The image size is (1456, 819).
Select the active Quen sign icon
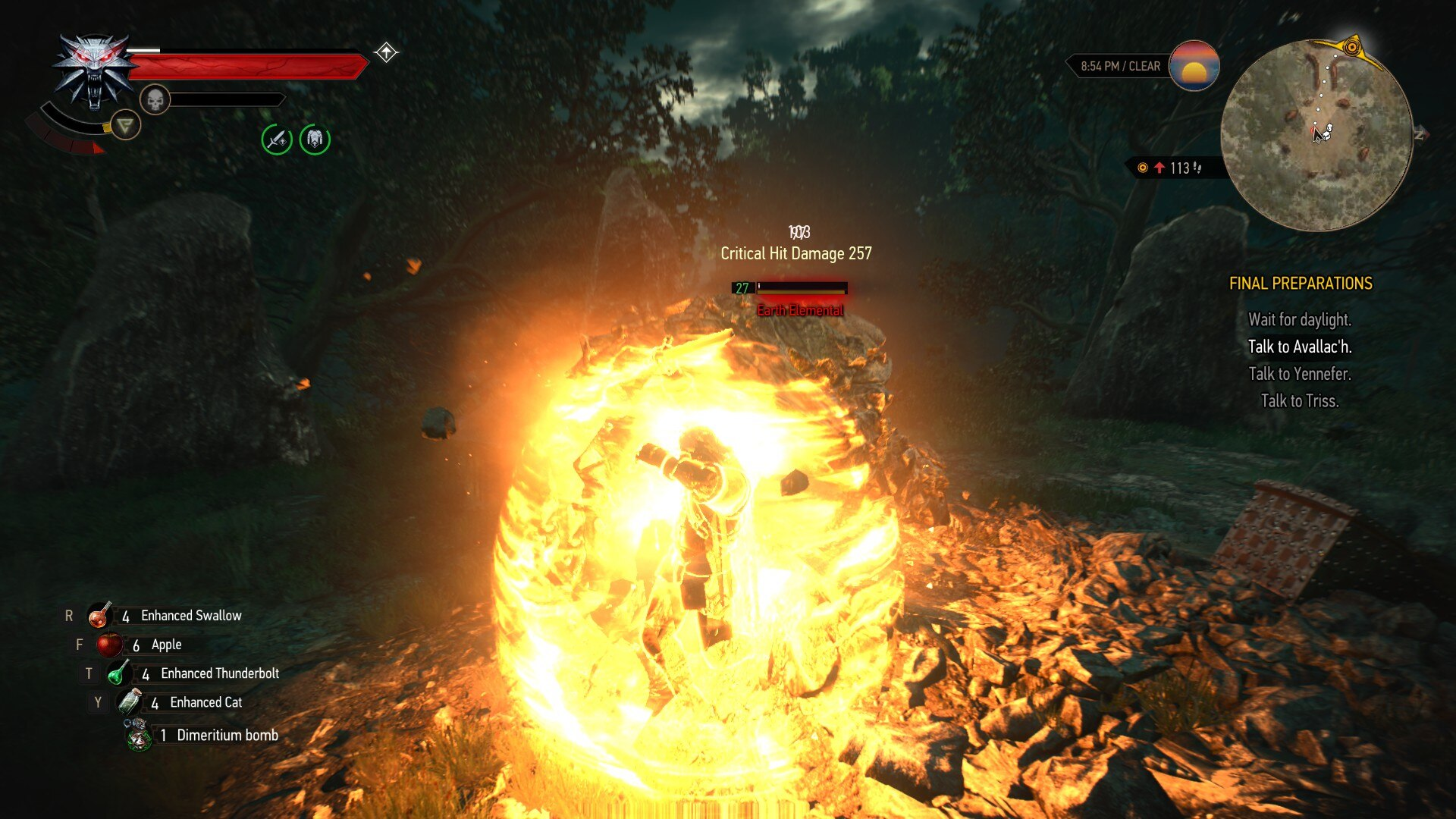tap(125, 125)
